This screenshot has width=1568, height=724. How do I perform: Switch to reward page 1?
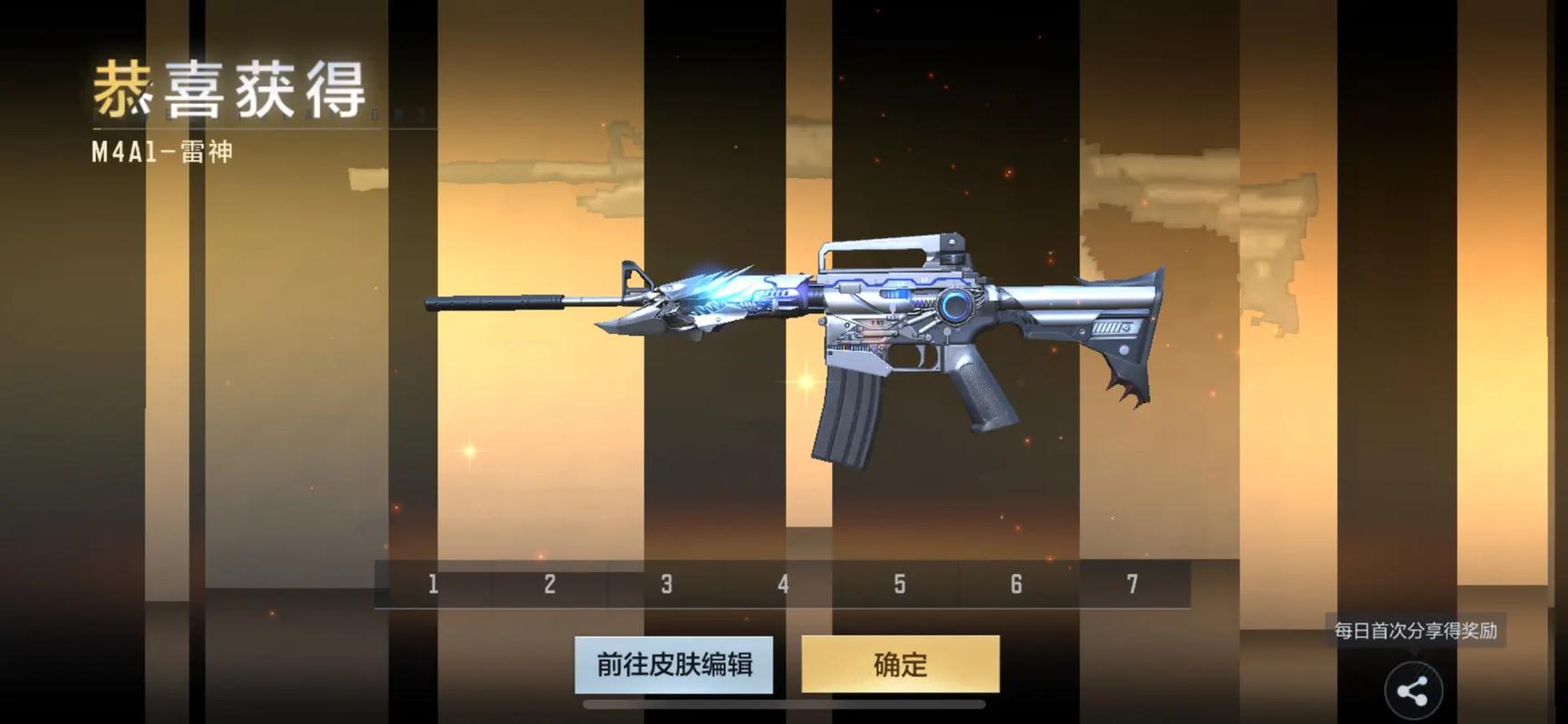tap(432, 585)
